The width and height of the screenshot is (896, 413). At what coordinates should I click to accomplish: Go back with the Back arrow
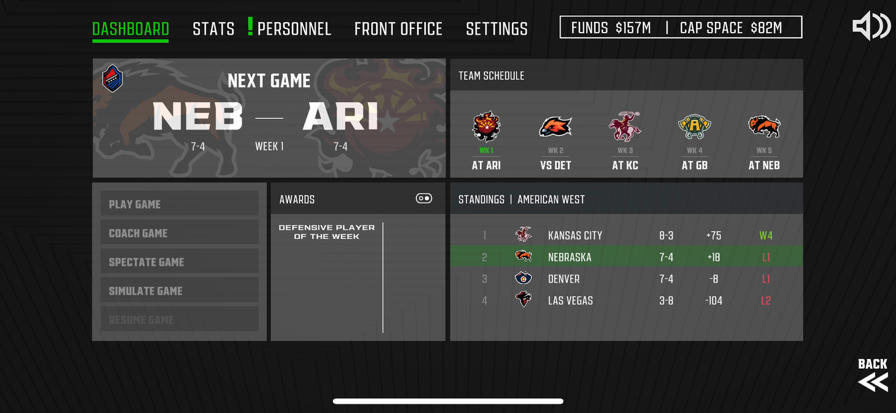pyautogui.click(x=872, y=374)
